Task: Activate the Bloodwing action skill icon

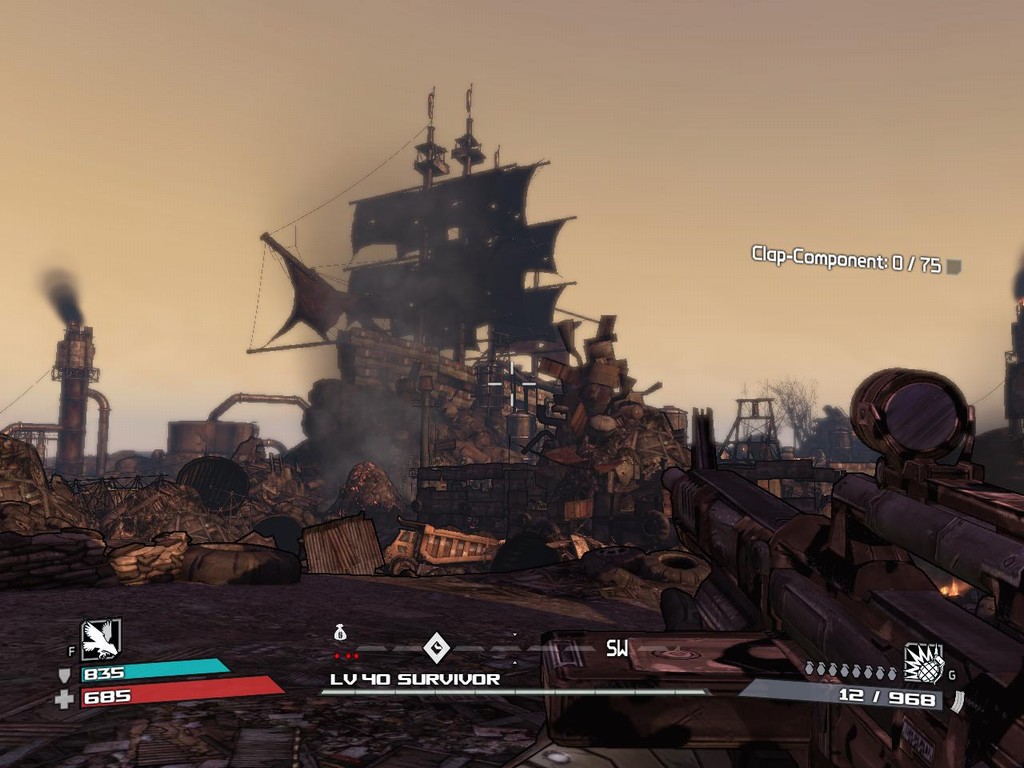Action: (101, 639)
